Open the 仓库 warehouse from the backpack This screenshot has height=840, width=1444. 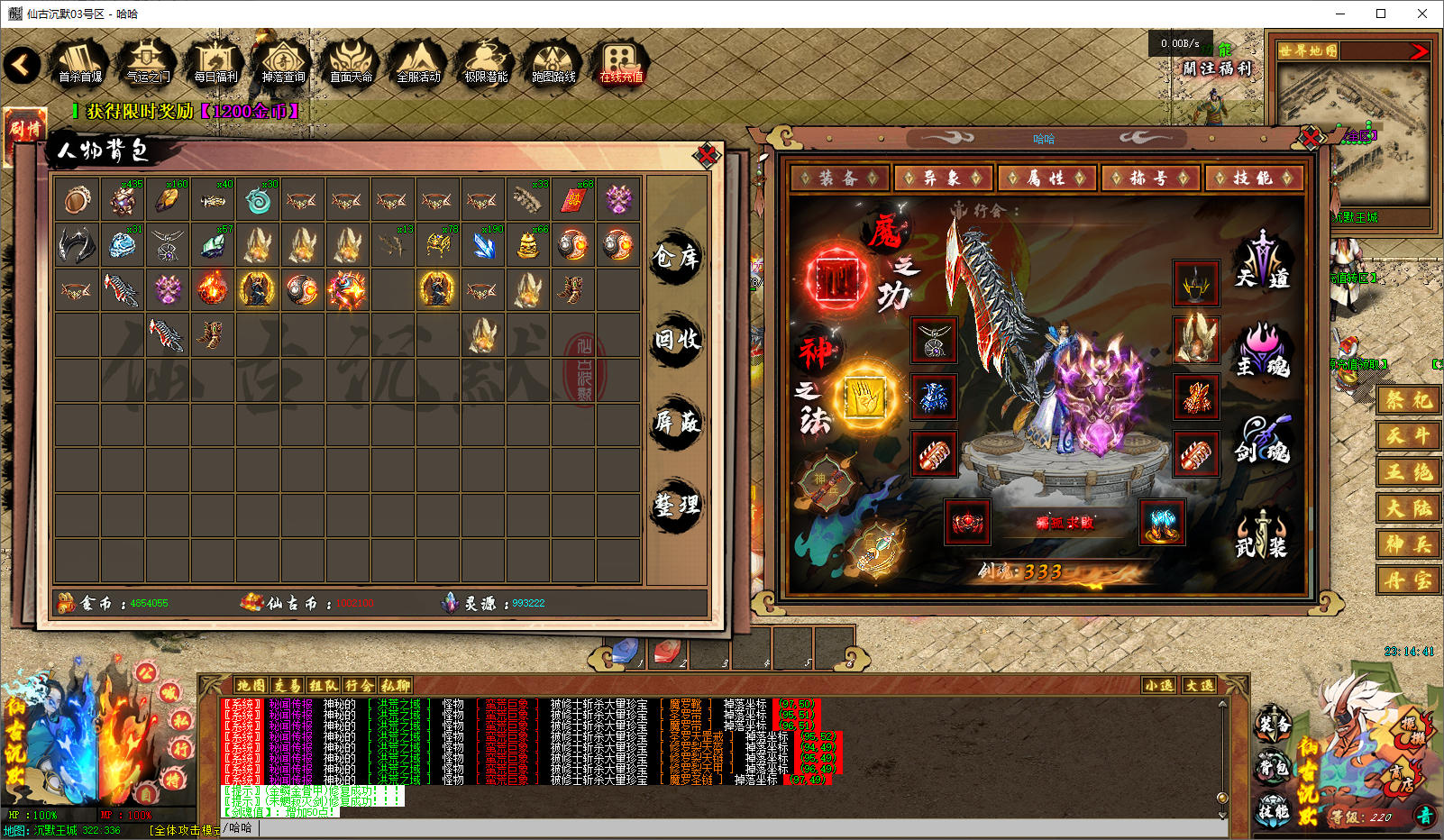[x=676, y=258]
